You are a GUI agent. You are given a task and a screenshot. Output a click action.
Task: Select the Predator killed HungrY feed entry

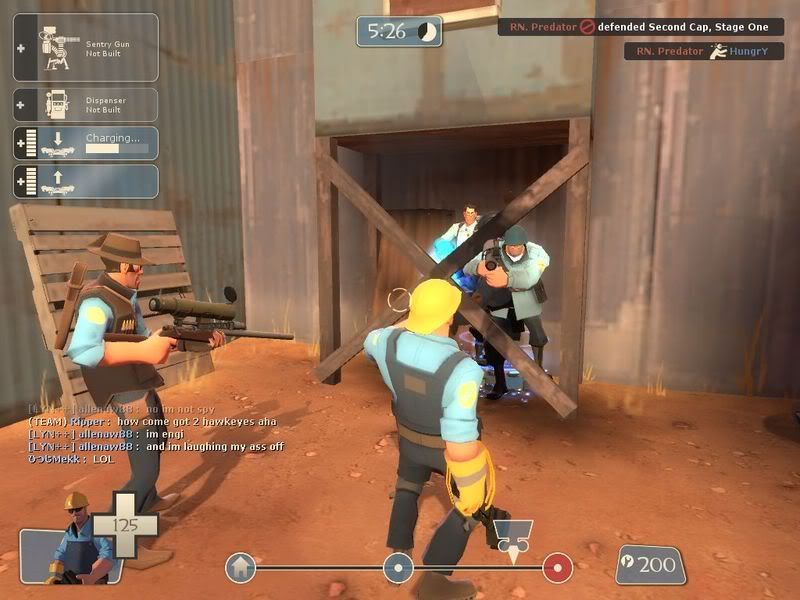703,50
